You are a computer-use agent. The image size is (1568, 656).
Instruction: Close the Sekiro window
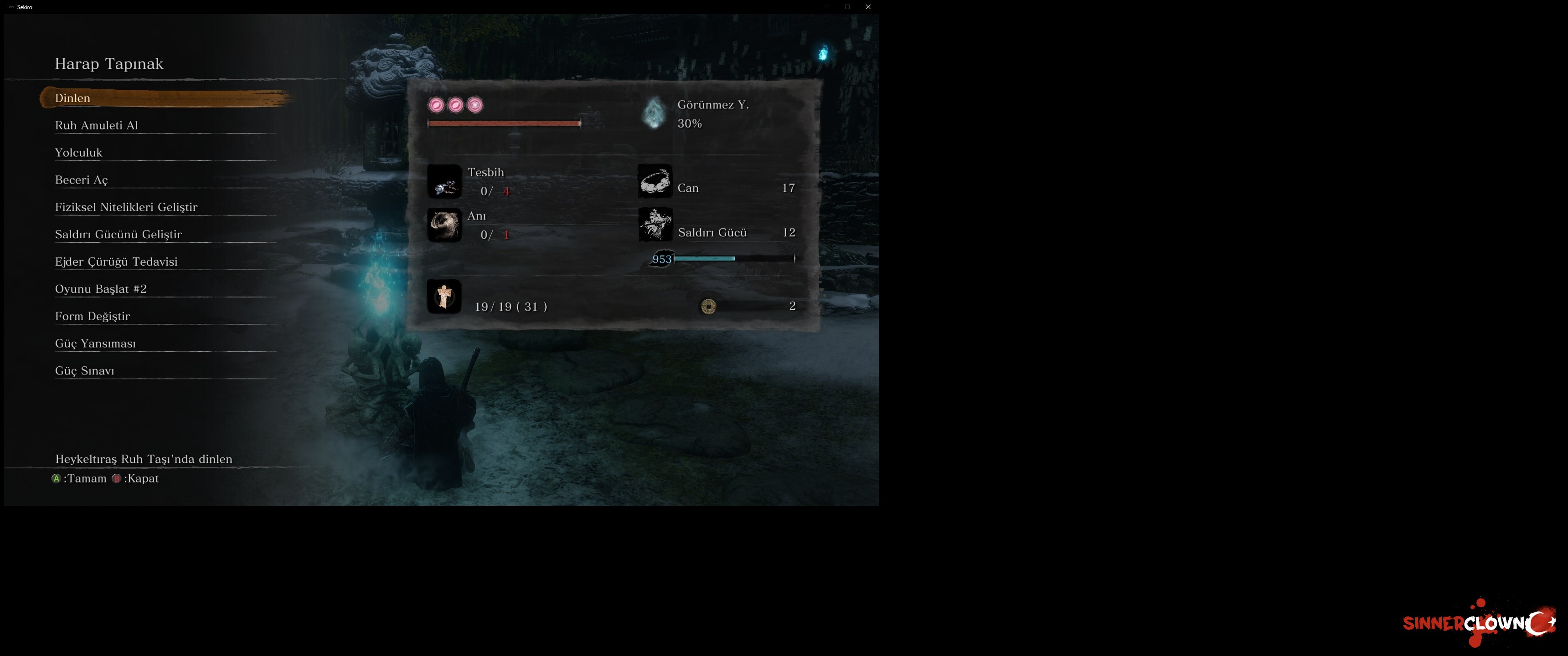(868, 7)
